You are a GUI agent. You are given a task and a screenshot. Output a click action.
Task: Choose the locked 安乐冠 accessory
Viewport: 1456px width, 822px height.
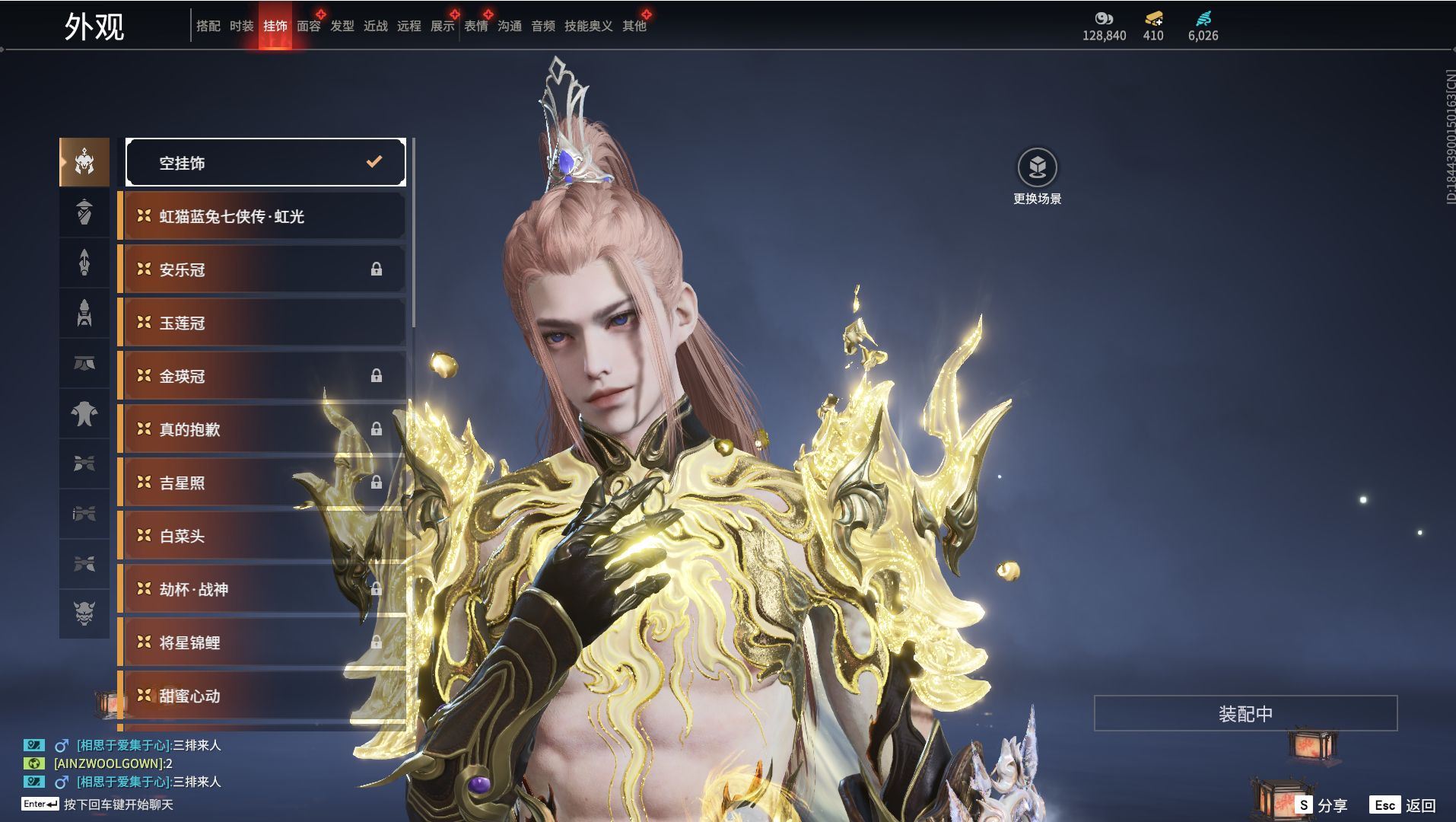262,269
